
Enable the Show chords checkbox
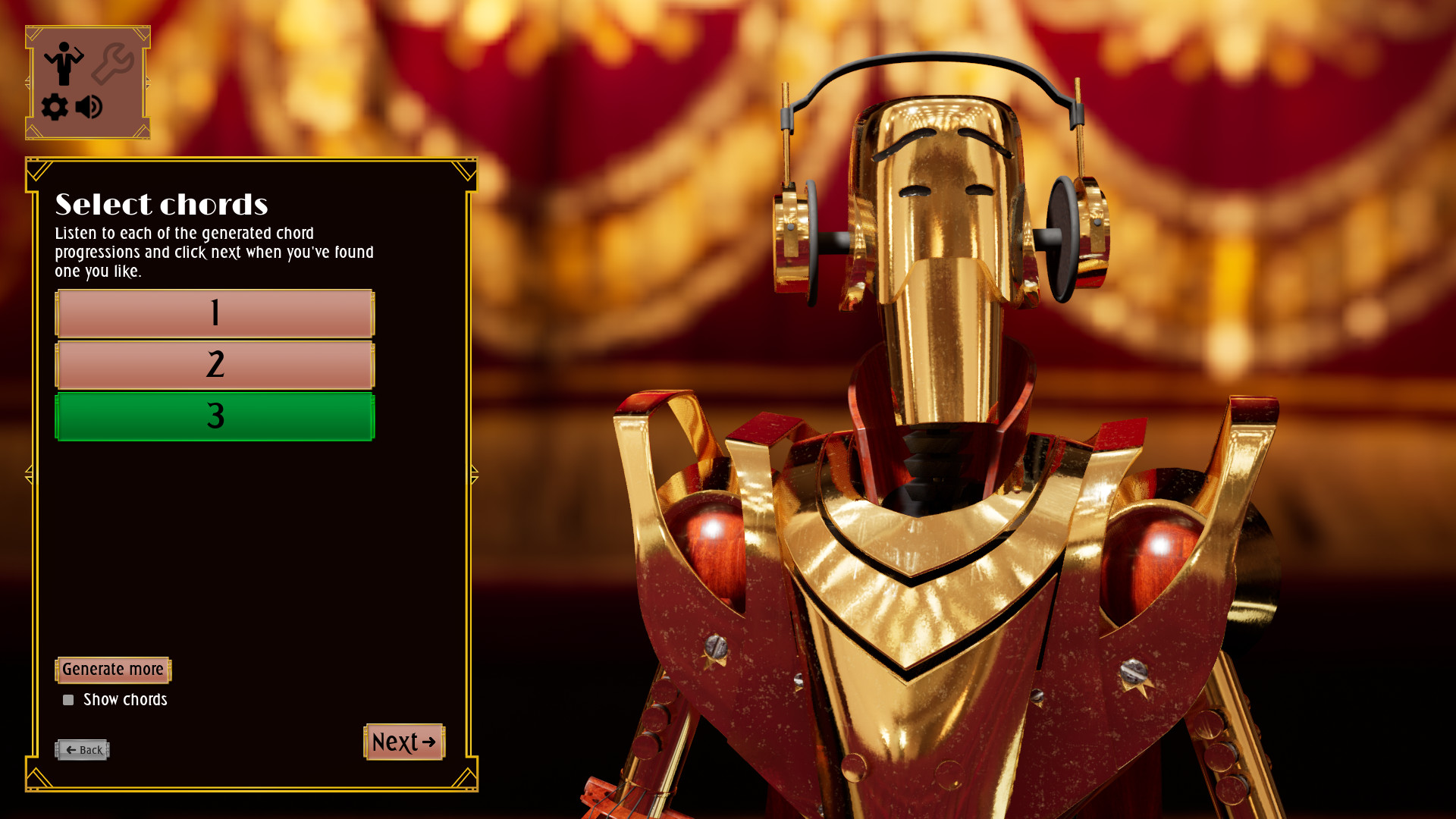coord(68,699)
